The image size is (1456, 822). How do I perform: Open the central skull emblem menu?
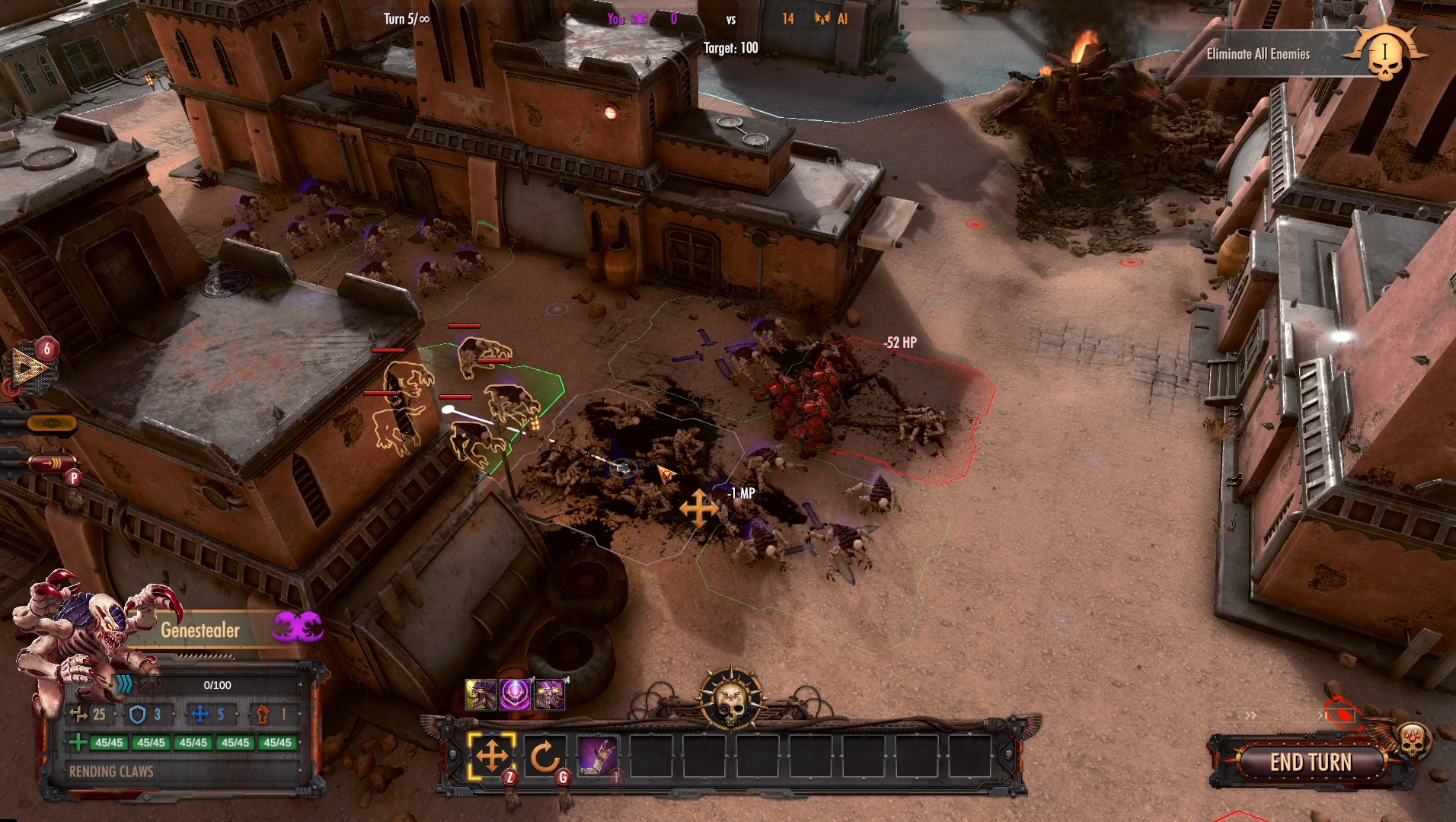pos(730,699)
